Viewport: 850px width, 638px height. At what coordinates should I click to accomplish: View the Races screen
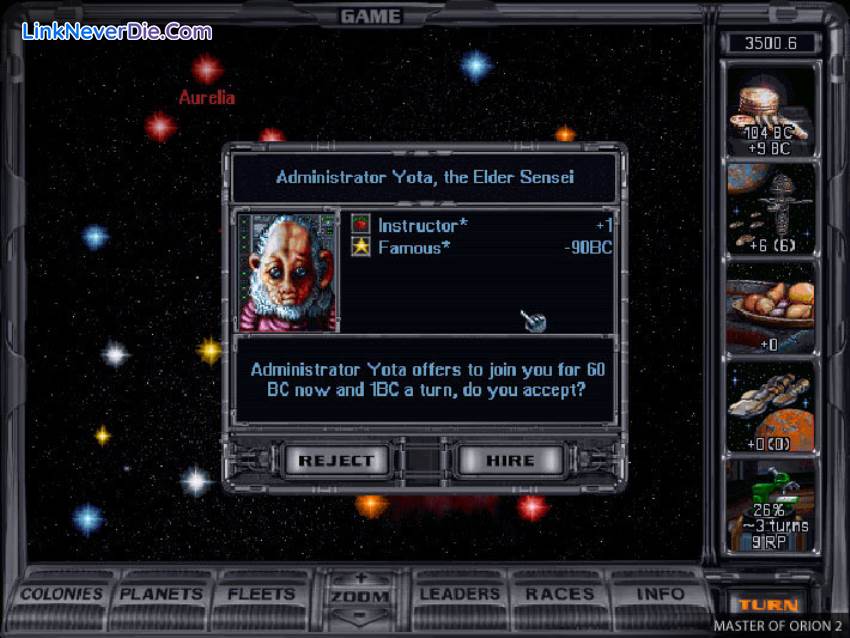(559, 594)
